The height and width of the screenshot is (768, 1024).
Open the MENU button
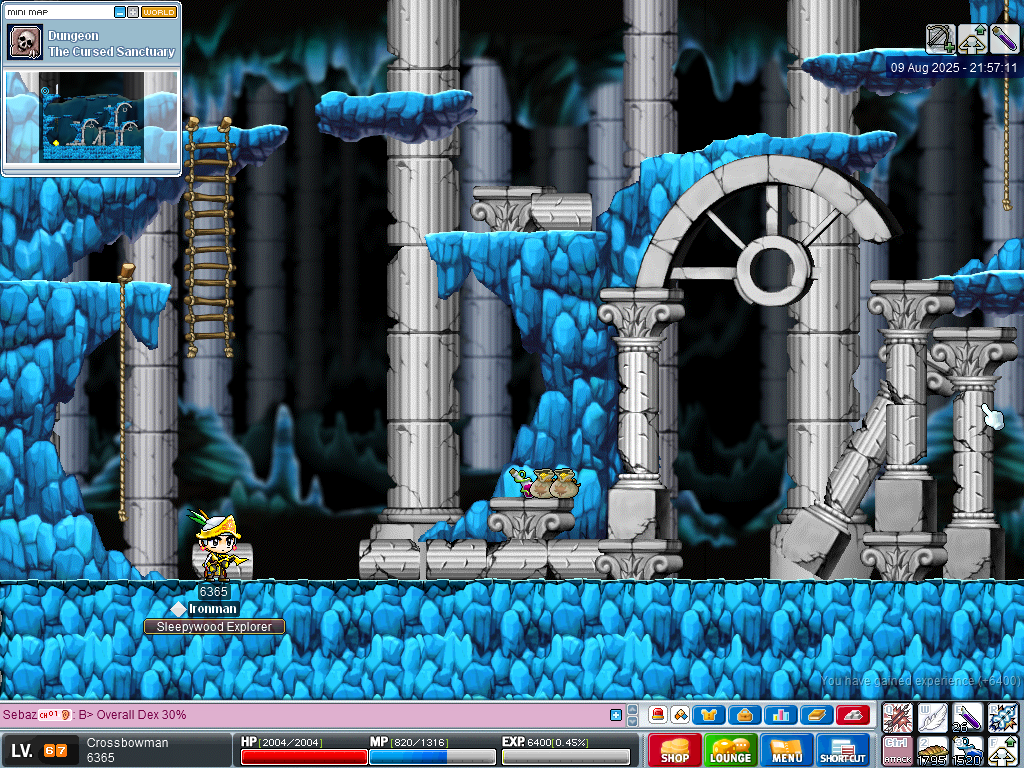tap(786, 751)
